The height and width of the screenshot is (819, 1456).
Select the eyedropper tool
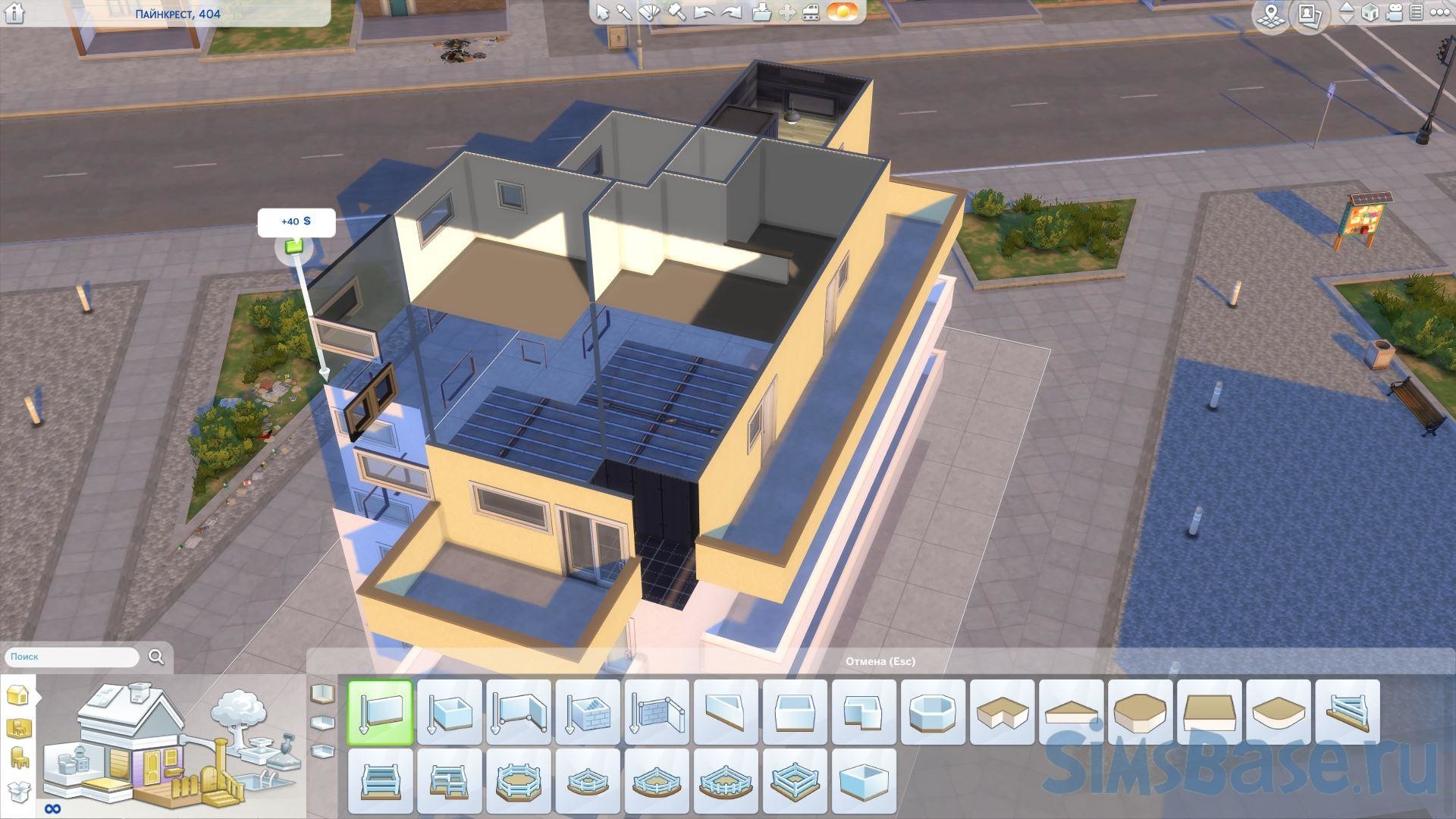pyautogui.click(x=624, y=13)
